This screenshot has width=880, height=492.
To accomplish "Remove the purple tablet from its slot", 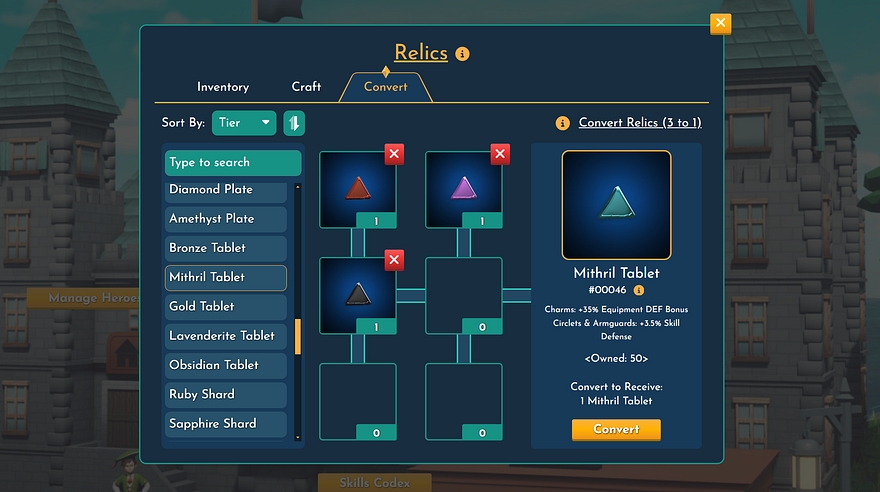I will click(500, 154).
